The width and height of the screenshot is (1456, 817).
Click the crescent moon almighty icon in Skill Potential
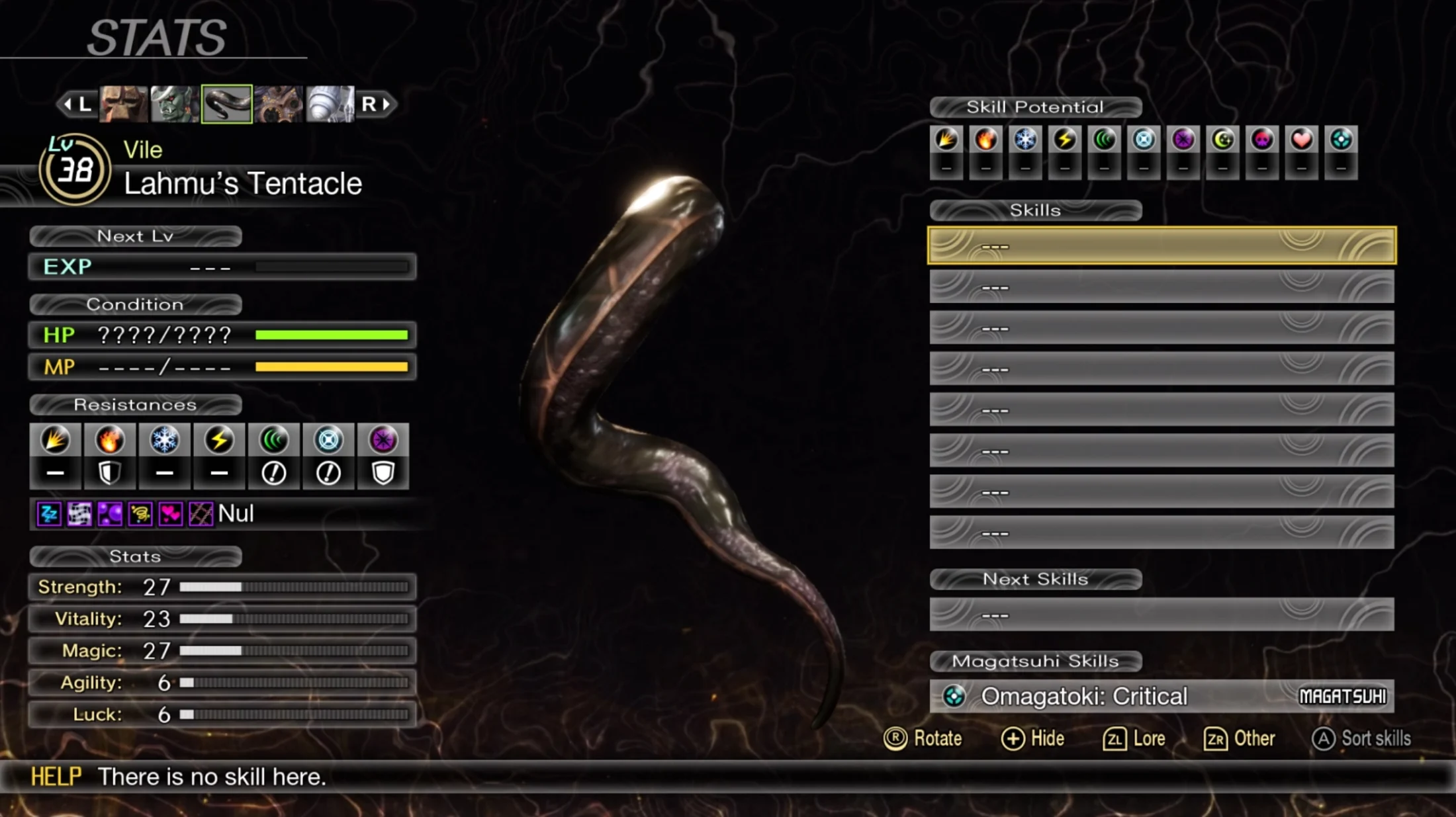click(1222, 140)
